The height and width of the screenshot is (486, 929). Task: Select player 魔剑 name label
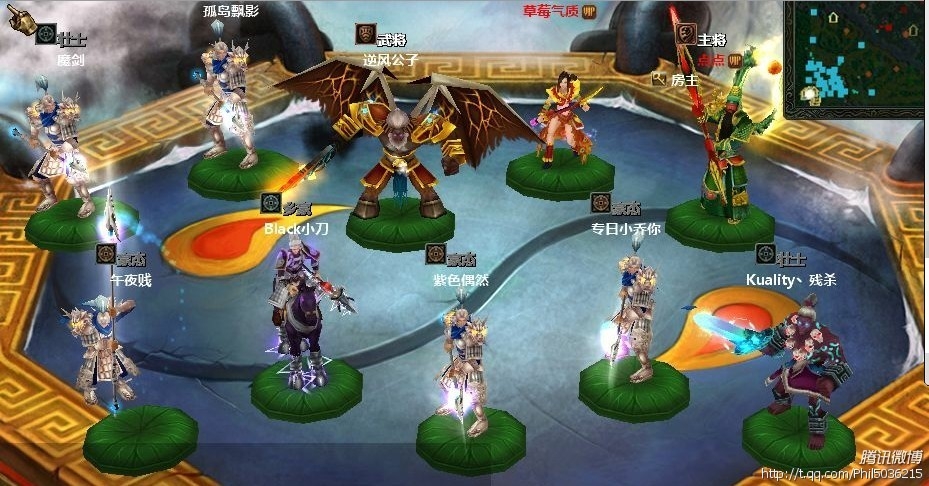click(70, 59)
